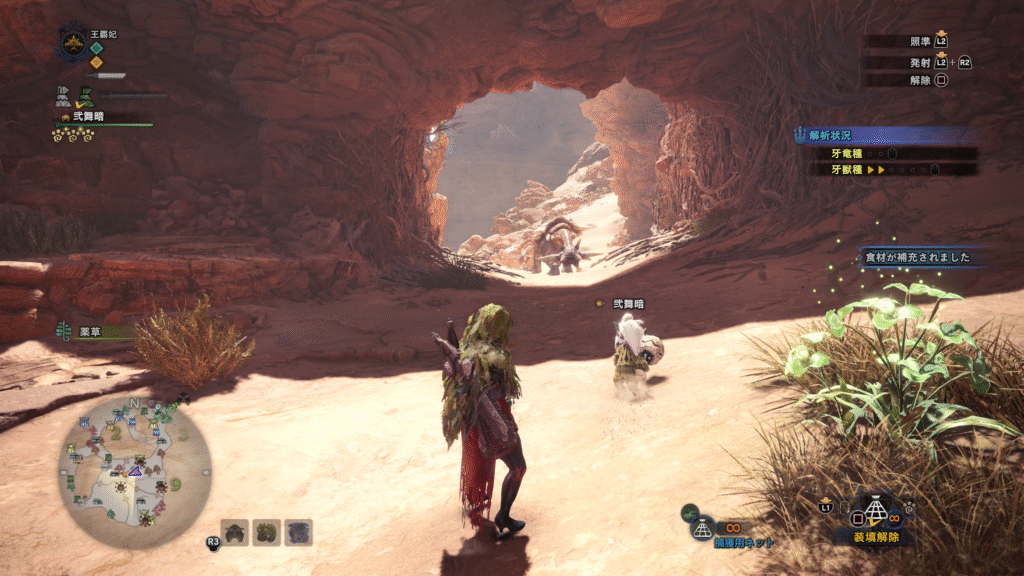Select the 捕獲用ネット capture net item
The height and width of the screenshot is (576, 1024).
pos(705,528)
